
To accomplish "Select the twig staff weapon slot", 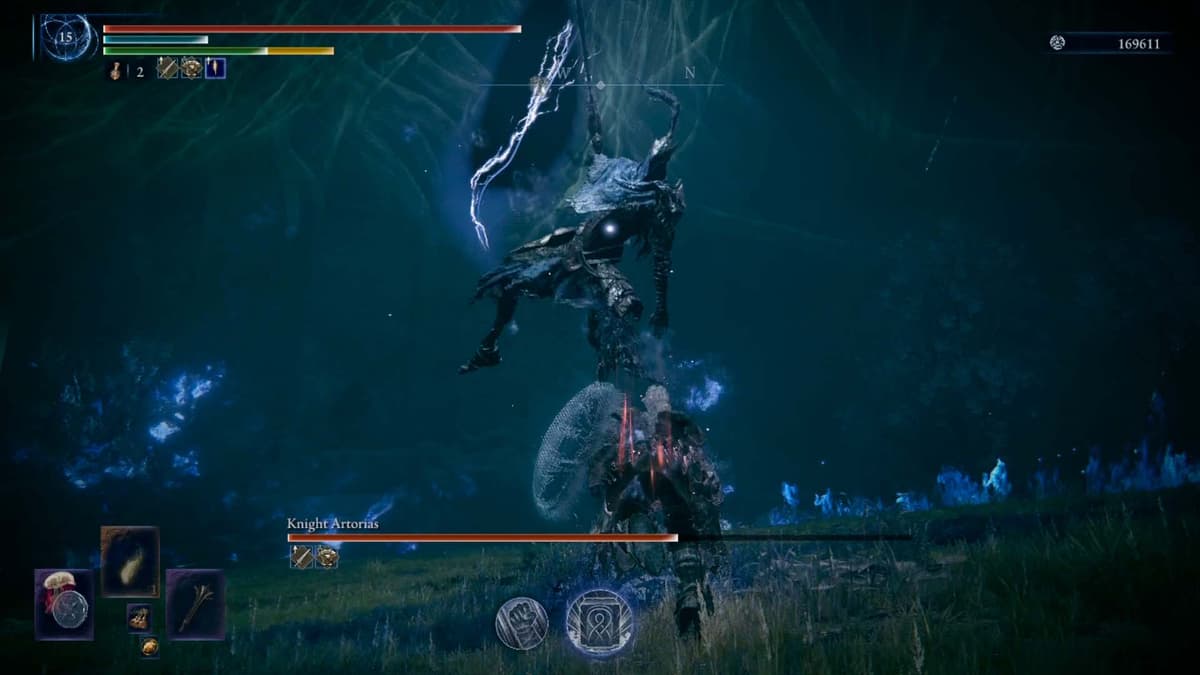I will pos(195,604).
